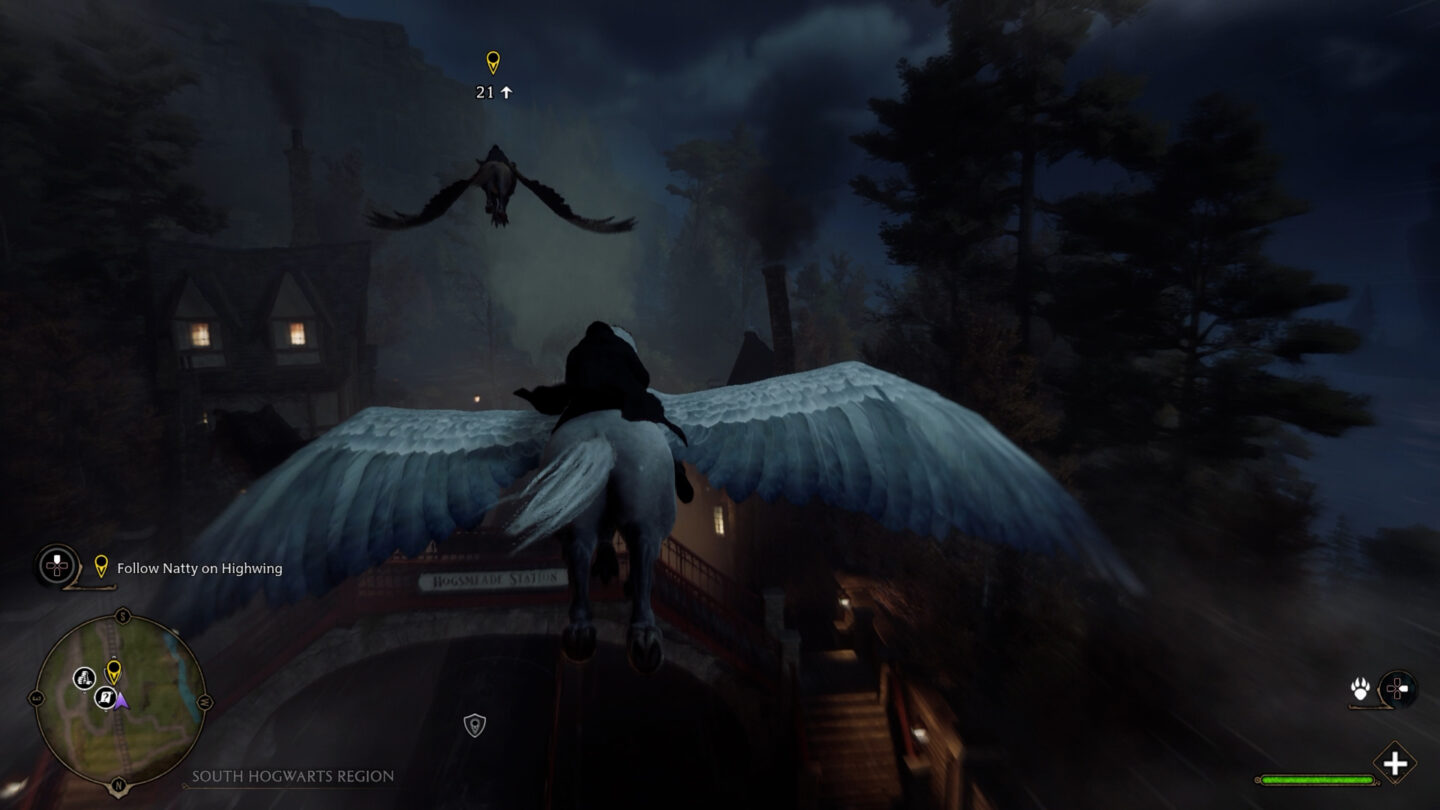The image size is (1440, 810).
Task: Use the healing plus diamond icon
Action: 1394,764
